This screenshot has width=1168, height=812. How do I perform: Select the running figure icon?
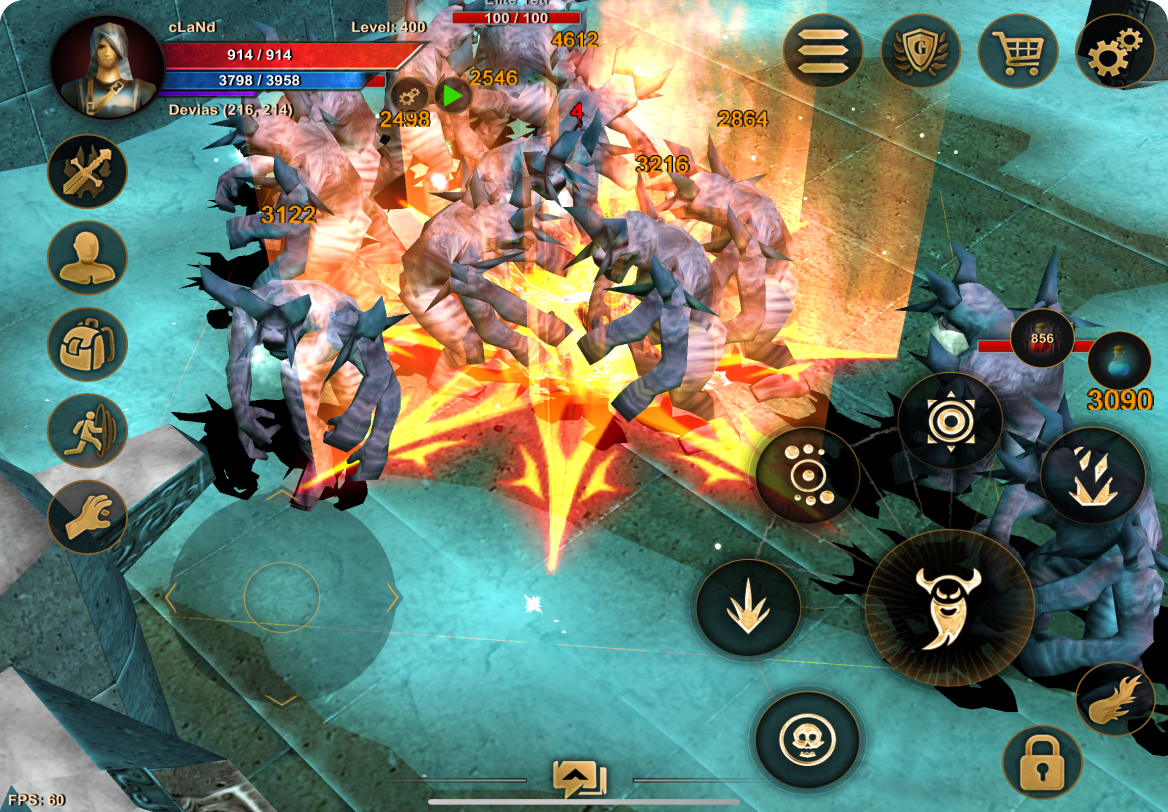[87, 431]
